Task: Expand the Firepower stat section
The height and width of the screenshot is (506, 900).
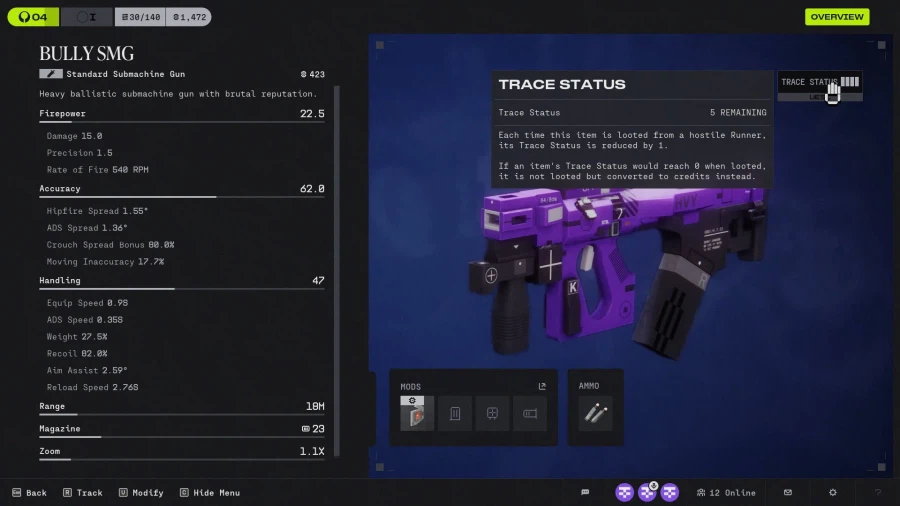Action: pos(62,114)
